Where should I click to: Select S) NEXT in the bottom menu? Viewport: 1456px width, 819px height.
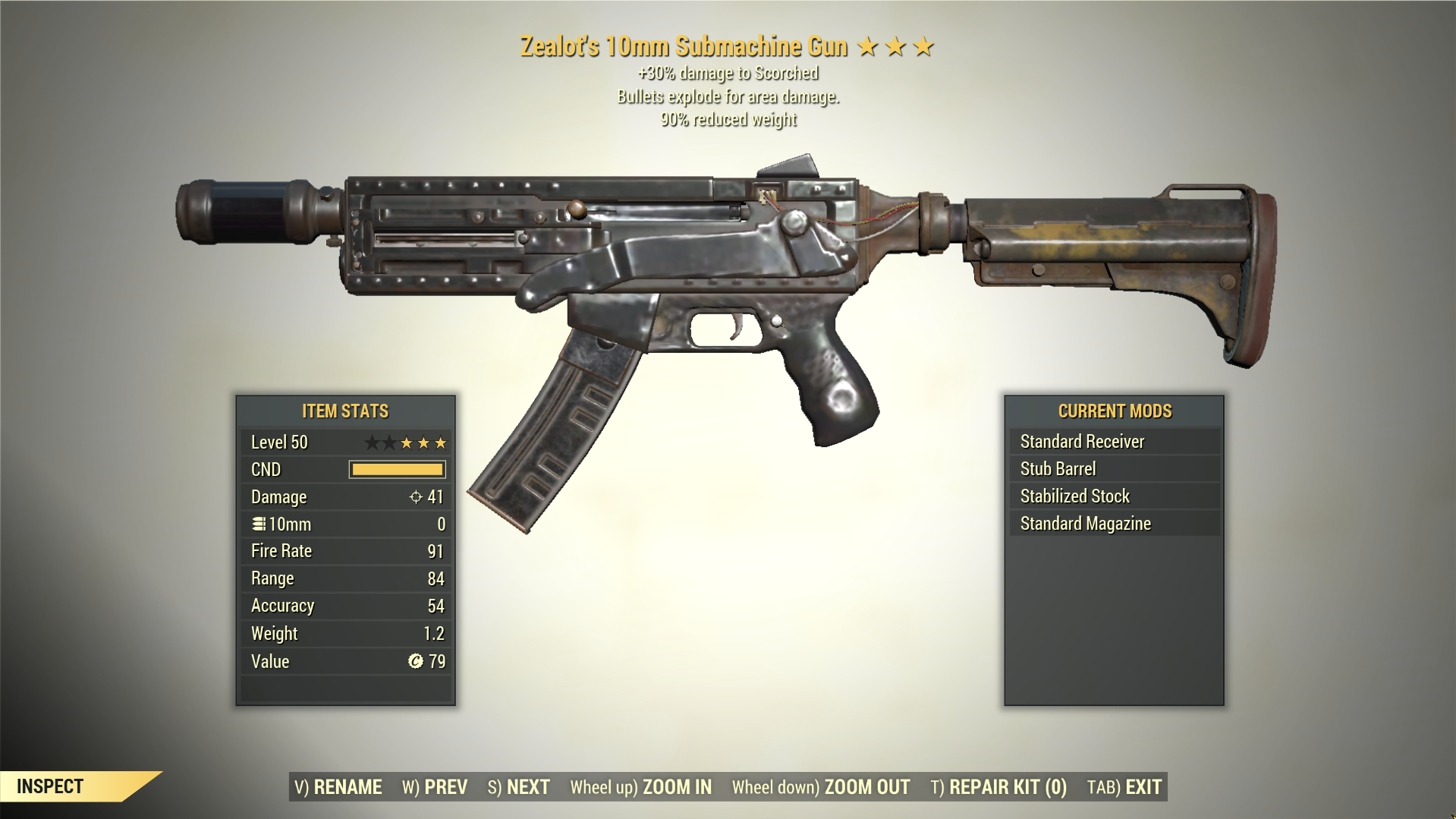pyautogui.click(x=519, y=787)
